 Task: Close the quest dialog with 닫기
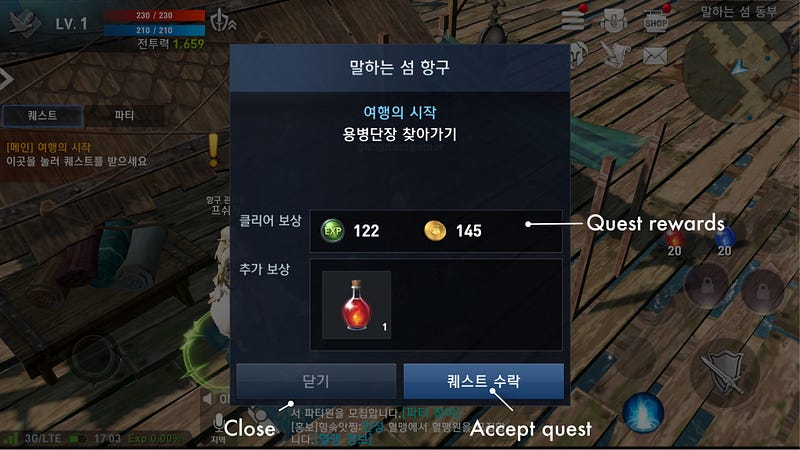[x=315, y=382]
